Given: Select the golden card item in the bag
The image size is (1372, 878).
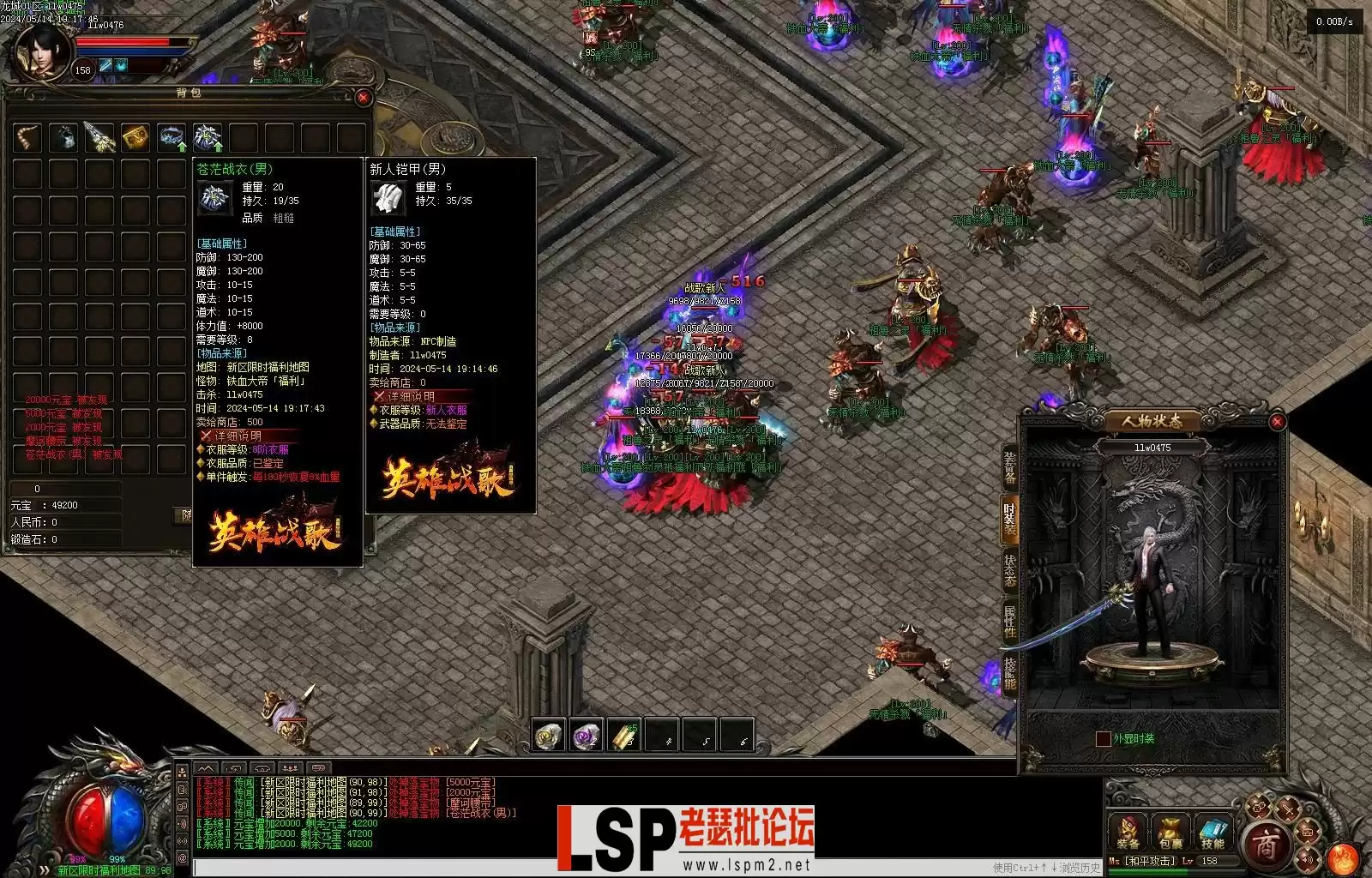Looking at the screenshot, I should (135, 137).
